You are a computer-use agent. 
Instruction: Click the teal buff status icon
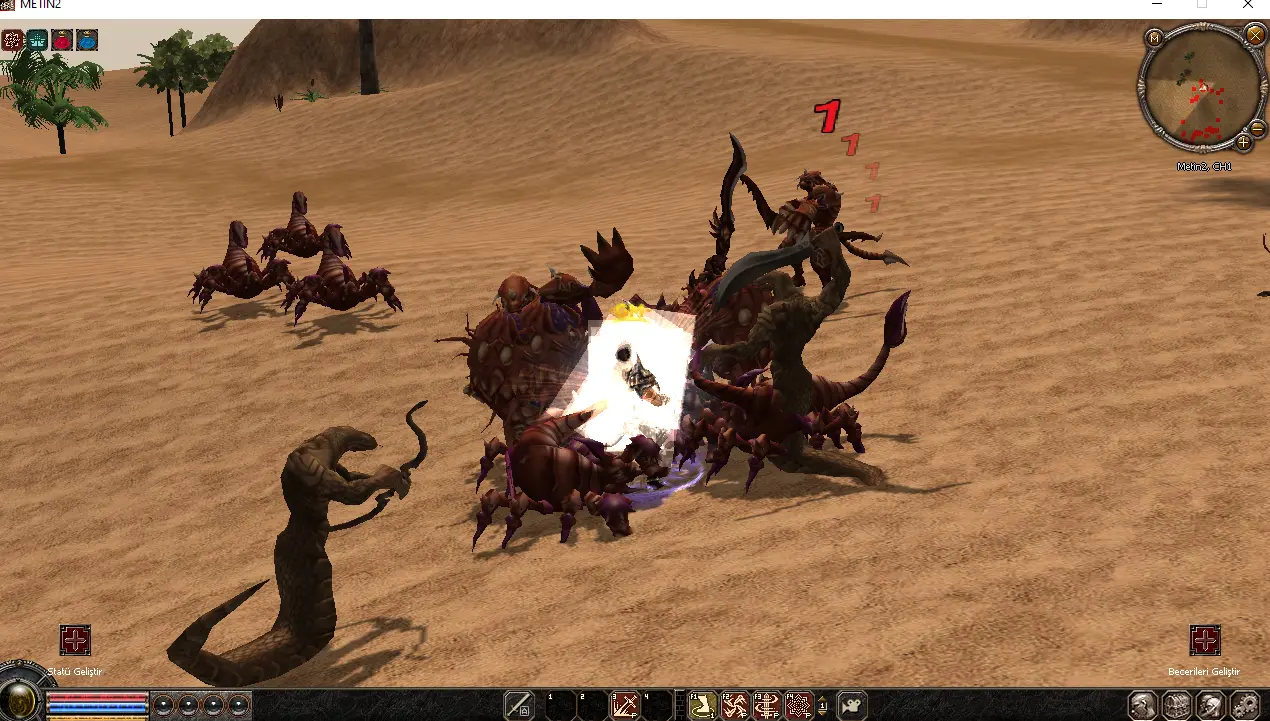[x=37, y=40]
